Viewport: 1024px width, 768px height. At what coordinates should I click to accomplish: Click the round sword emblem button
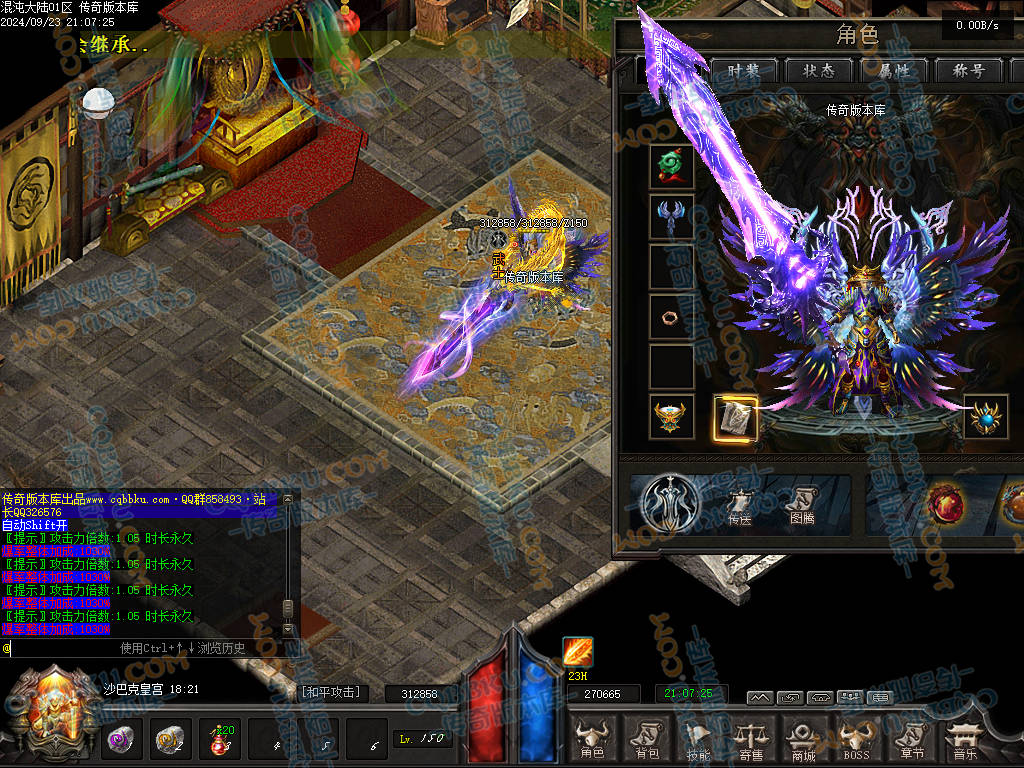tap(670, 503)
